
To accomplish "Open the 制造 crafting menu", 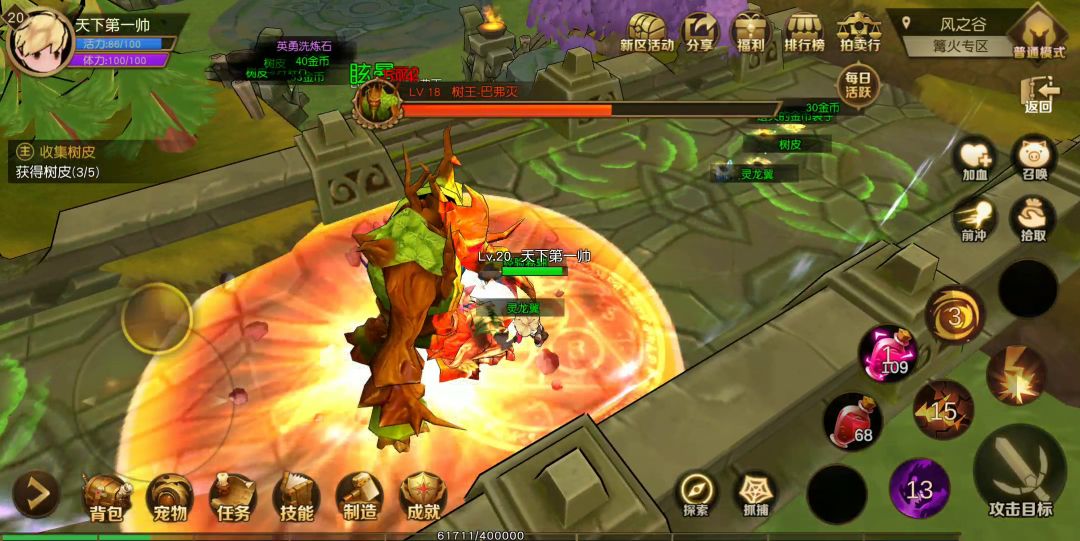I will 360,495.
